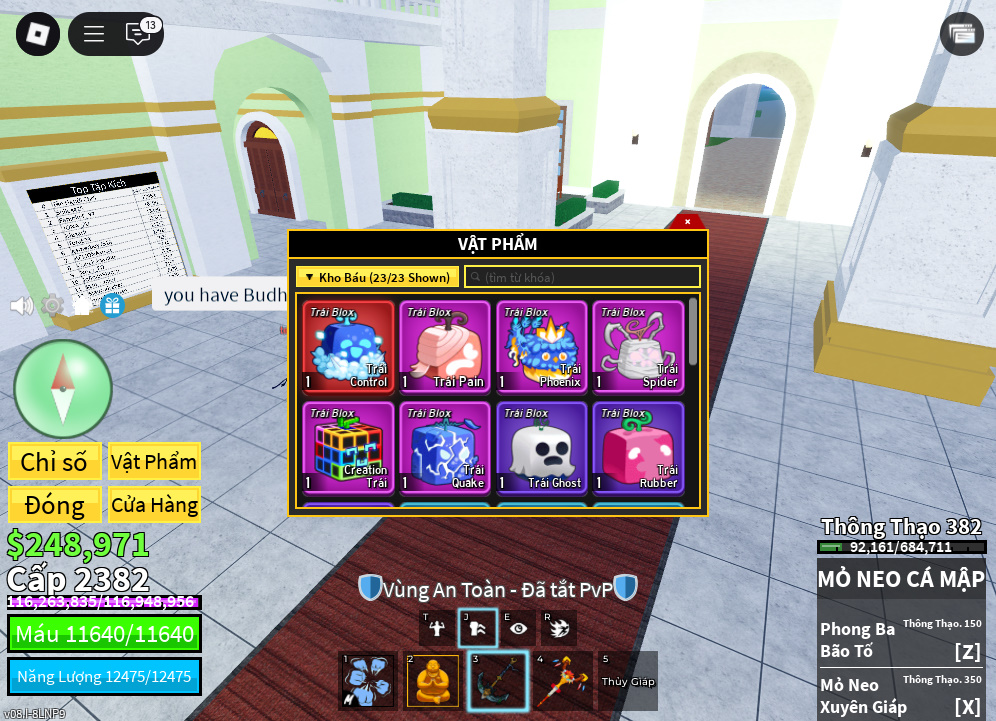The image size is (996, 721).
Task: Open the Kho Báu filter dropdown
Action: point(377,277)
